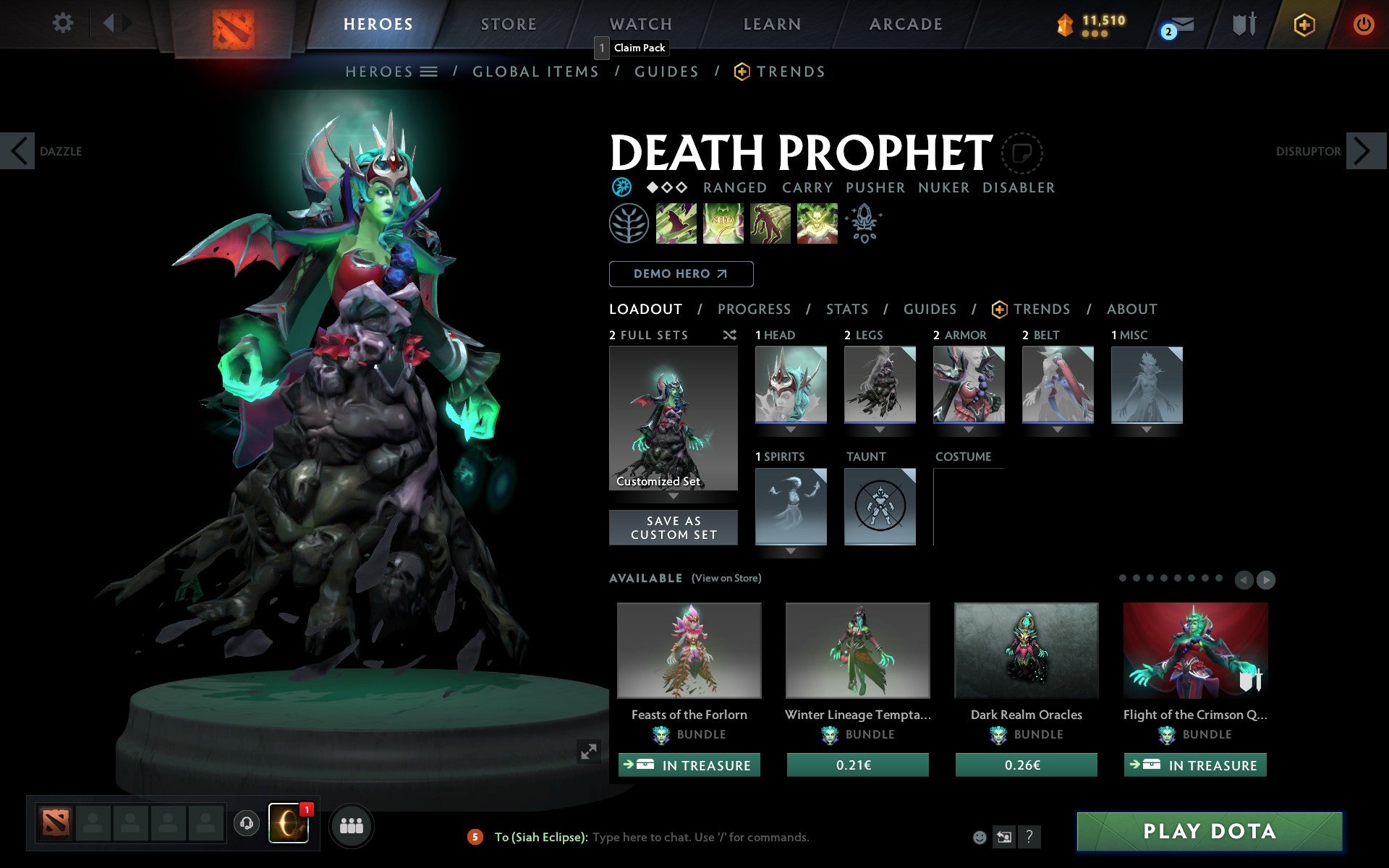The height and width of the screenshot is (868, 1389).
Task: Select the Dark Realm Oracles bundle thumbnail
Action: click(1026, 650)
